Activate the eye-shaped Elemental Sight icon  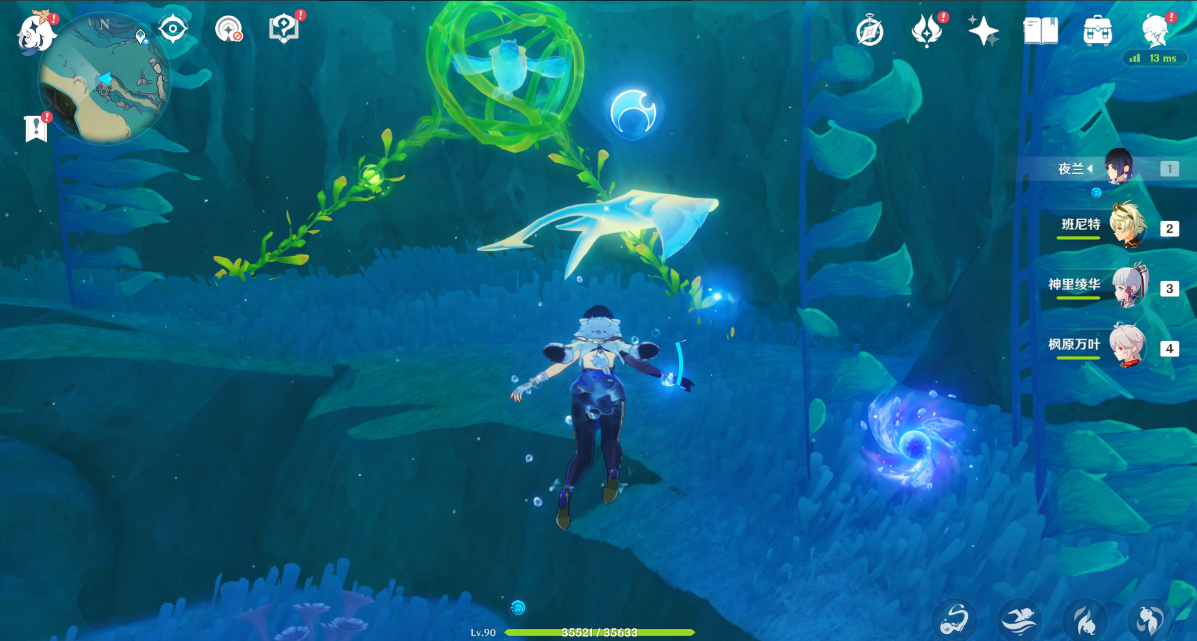pos(173,29)
